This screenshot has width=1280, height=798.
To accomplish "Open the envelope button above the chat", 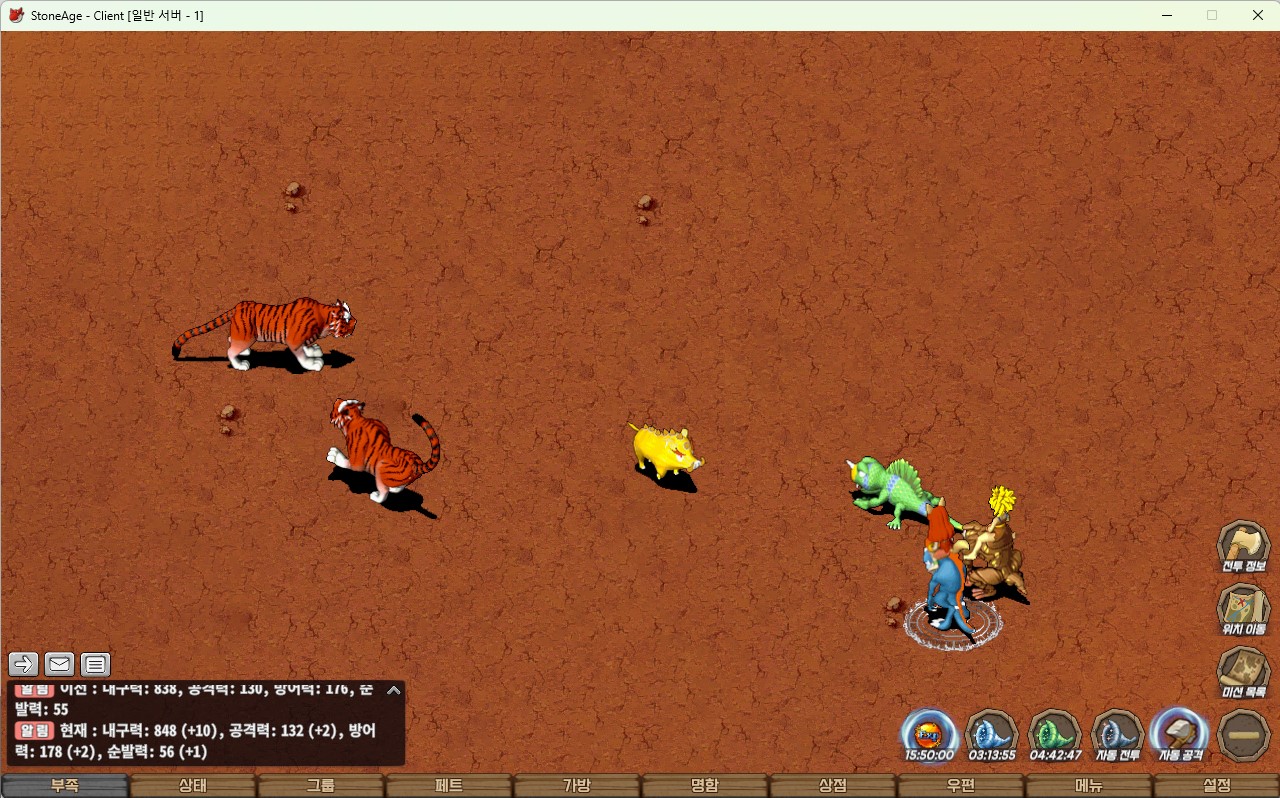I will point(60,664).
